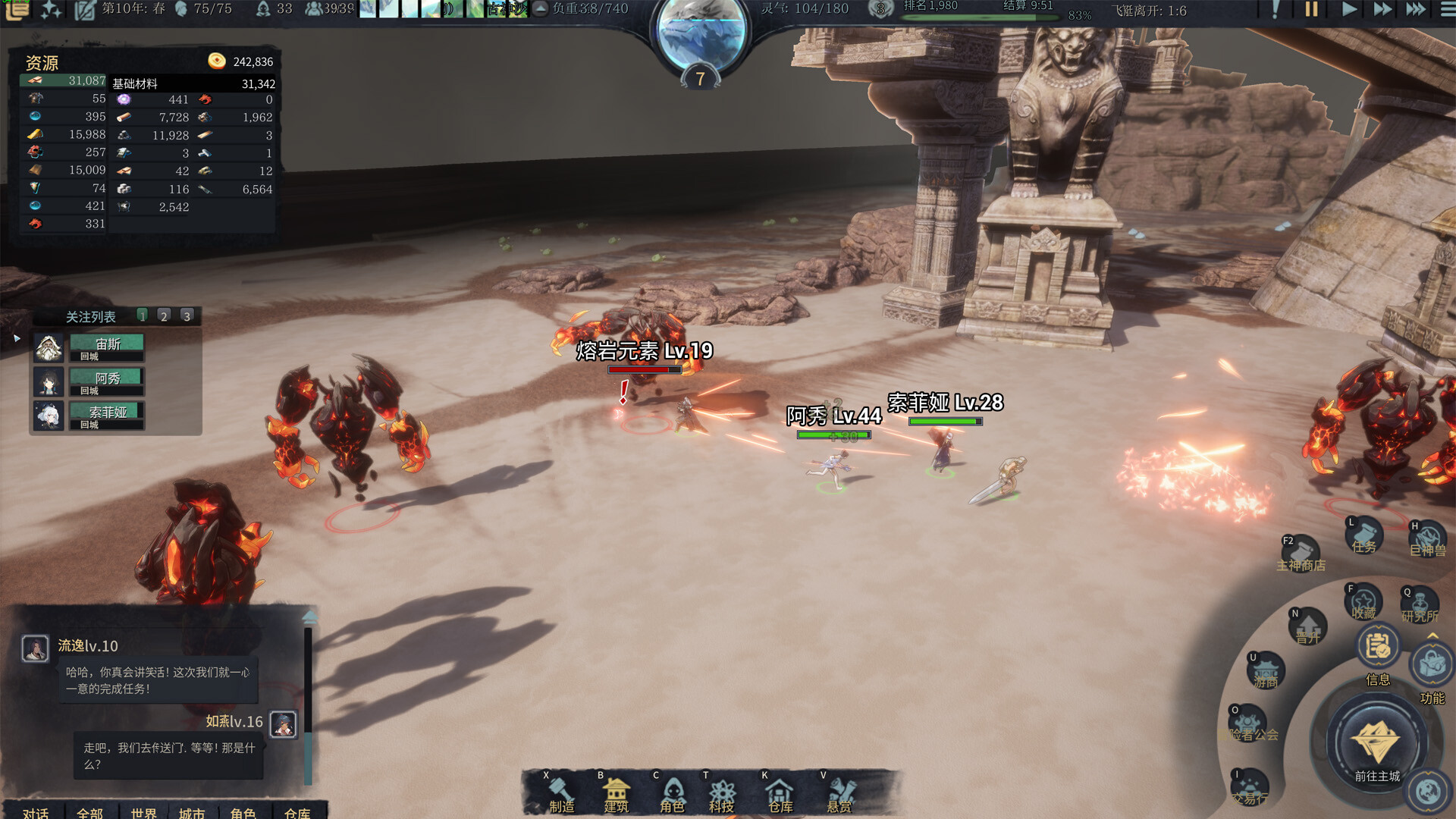Switch watch list to group 2
Viewport: 1456px width, 819px height.
[164, 315]
